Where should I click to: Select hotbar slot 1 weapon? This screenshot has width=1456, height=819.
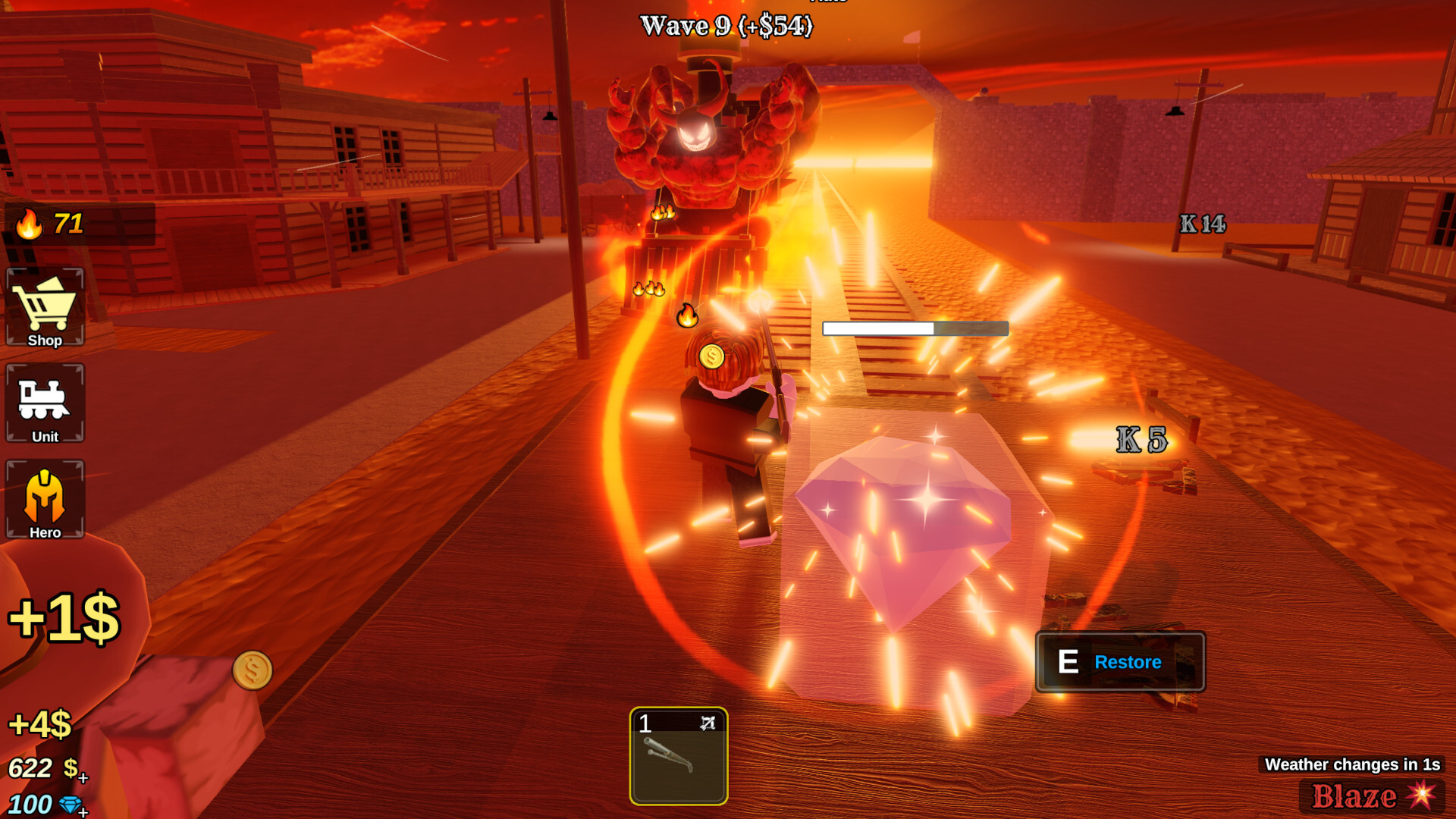pyautogui.click(x=678, y=756)
